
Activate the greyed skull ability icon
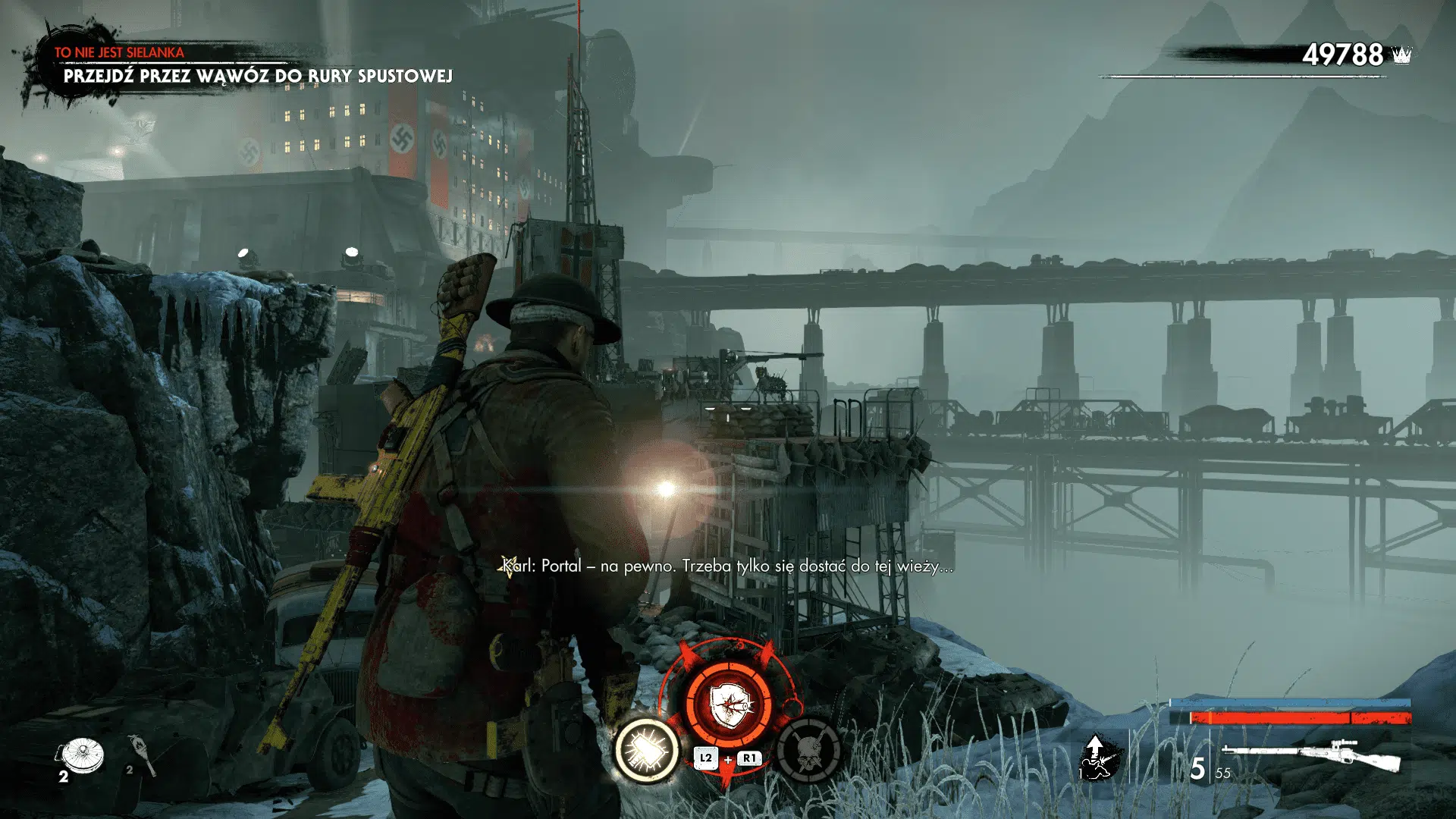[x=808, y=750]
